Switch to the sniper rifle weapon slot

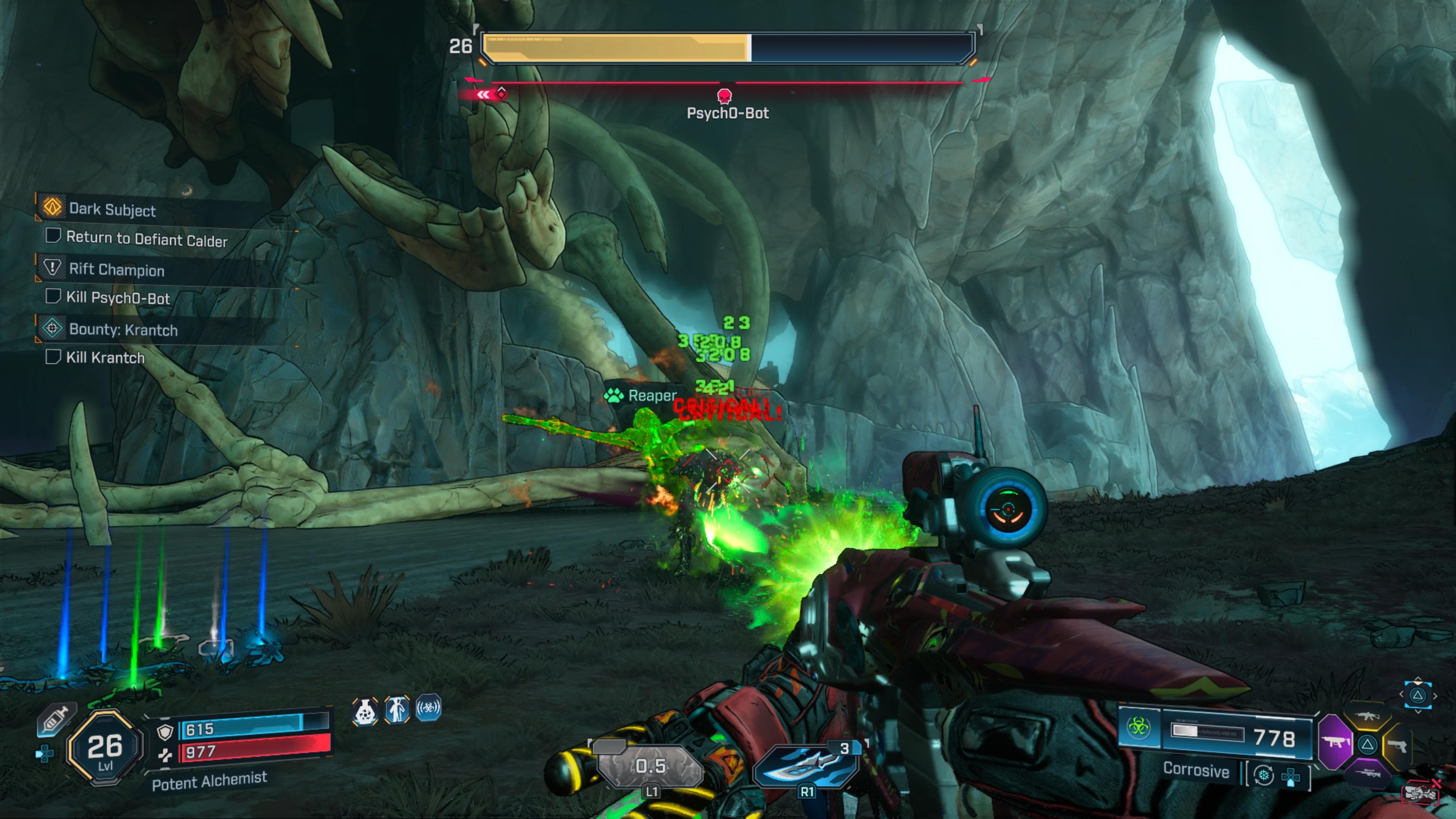(1367, 773)
